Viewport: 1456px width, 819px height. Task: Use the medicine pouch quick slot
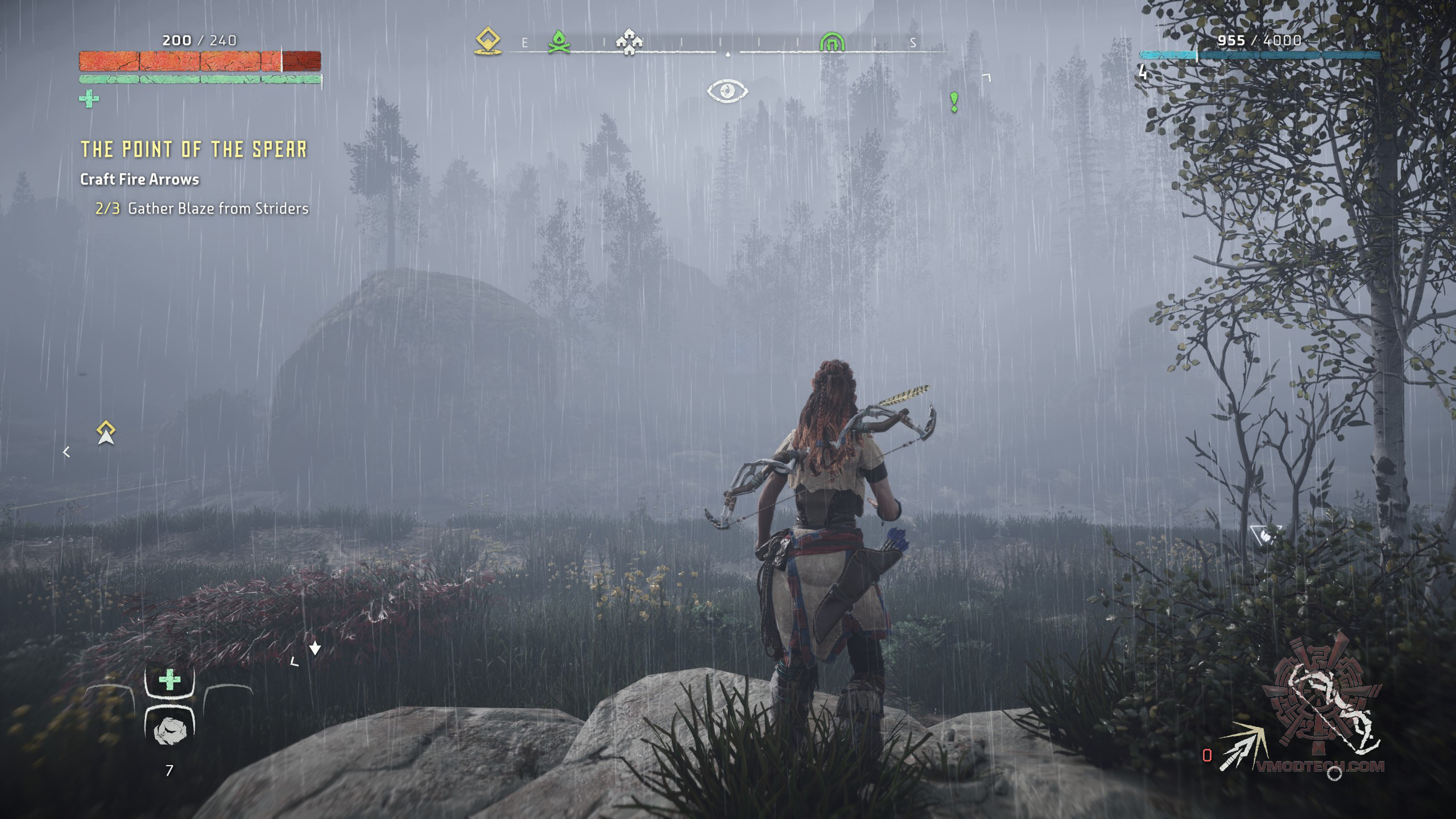tap(169, 680)
